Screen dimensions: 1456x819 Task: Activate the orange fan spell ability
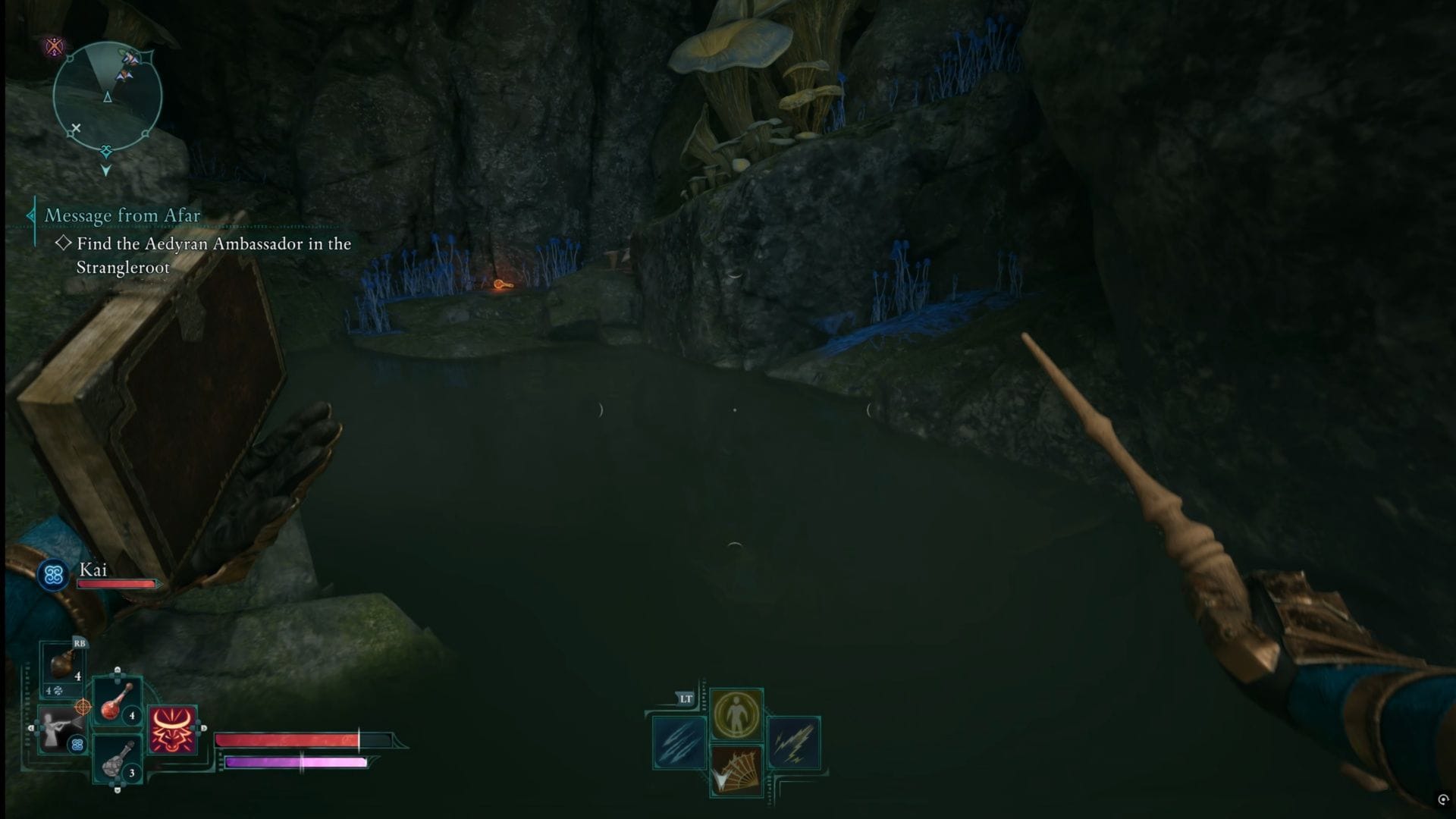[x=736, y=770]
